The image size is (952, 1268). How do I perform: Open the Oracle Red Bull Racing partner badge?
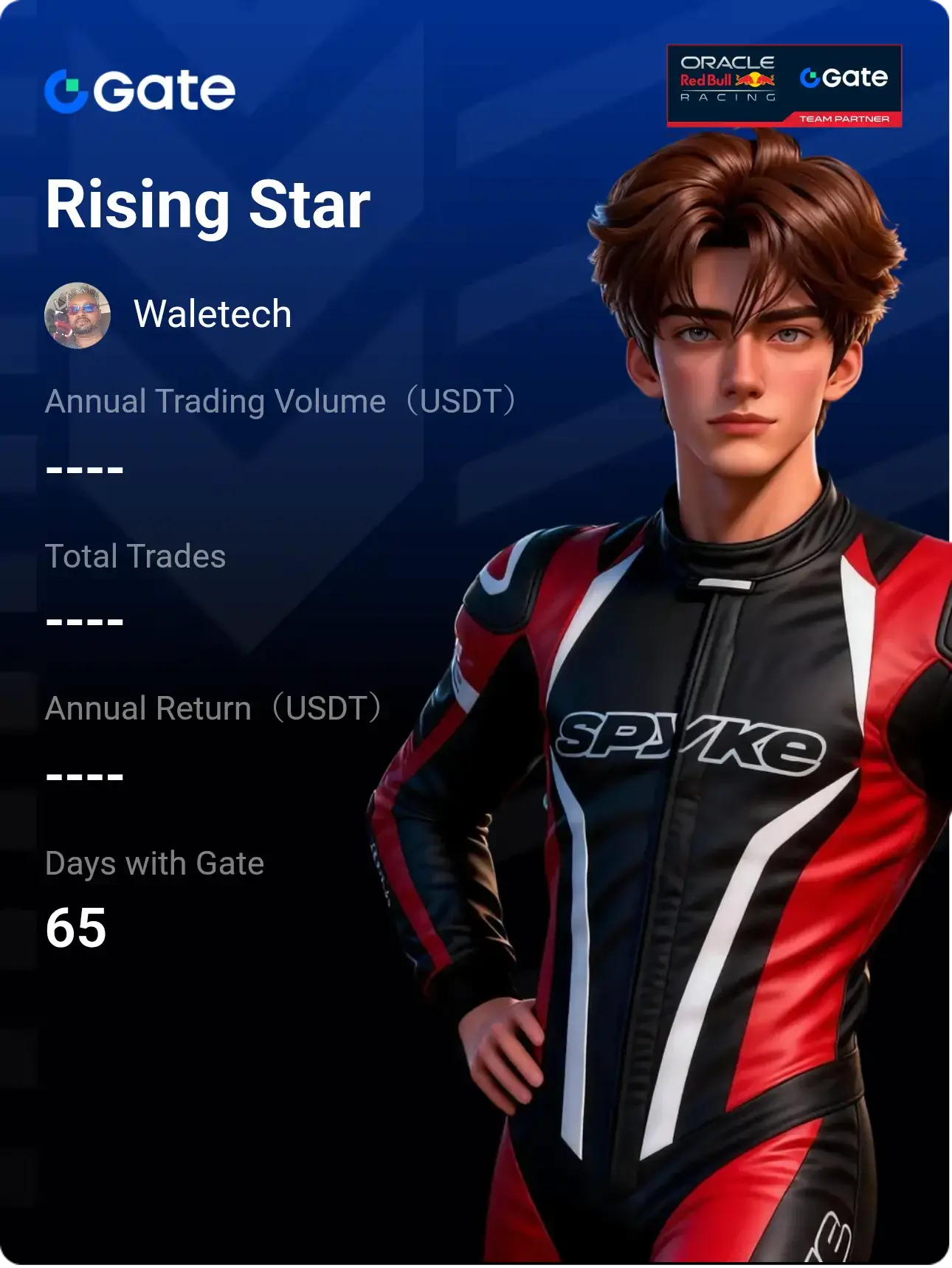[x=784, y=86]
